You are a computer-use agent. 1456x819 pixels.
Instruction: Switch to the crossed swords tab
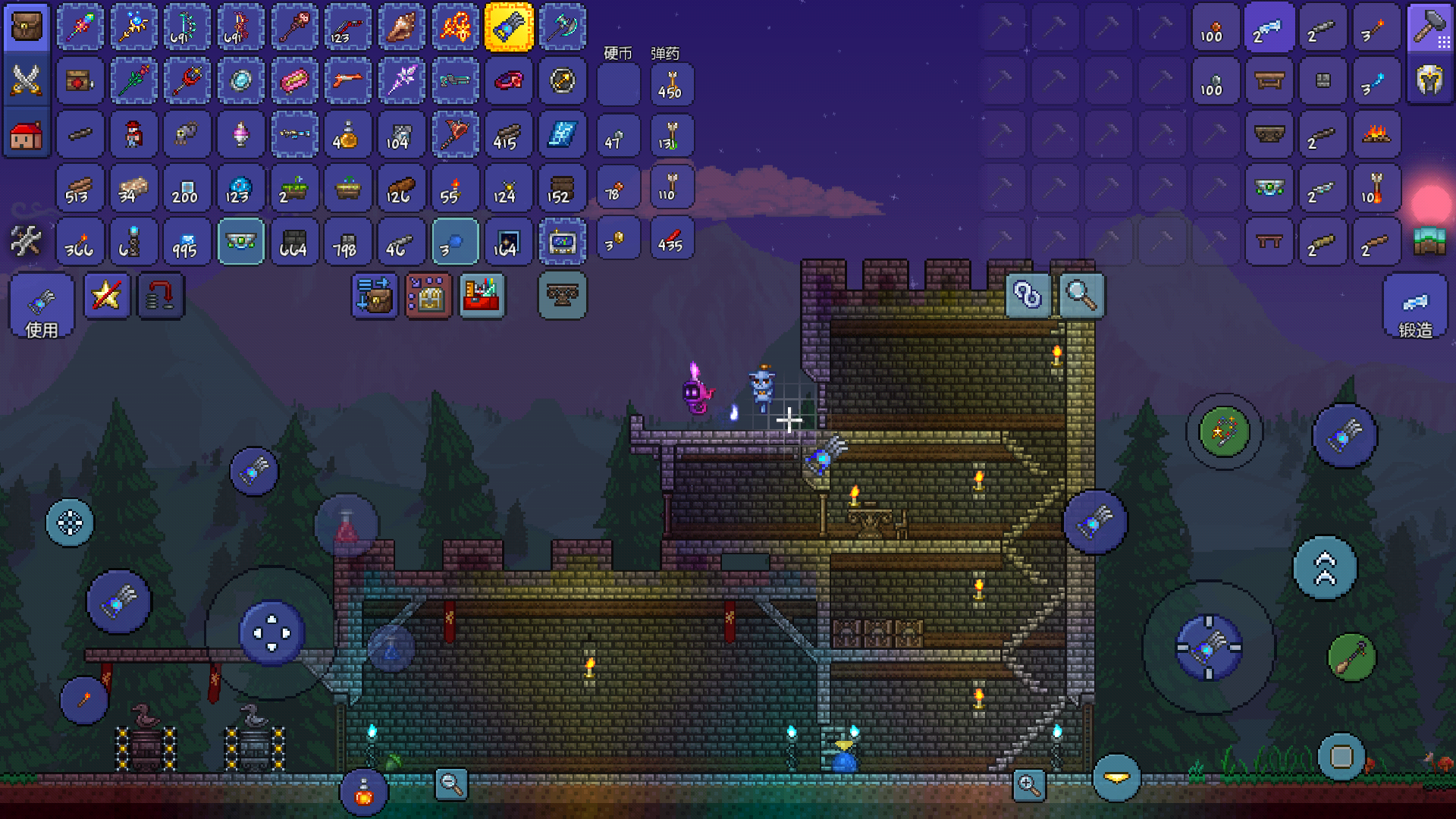pos(27,80)
